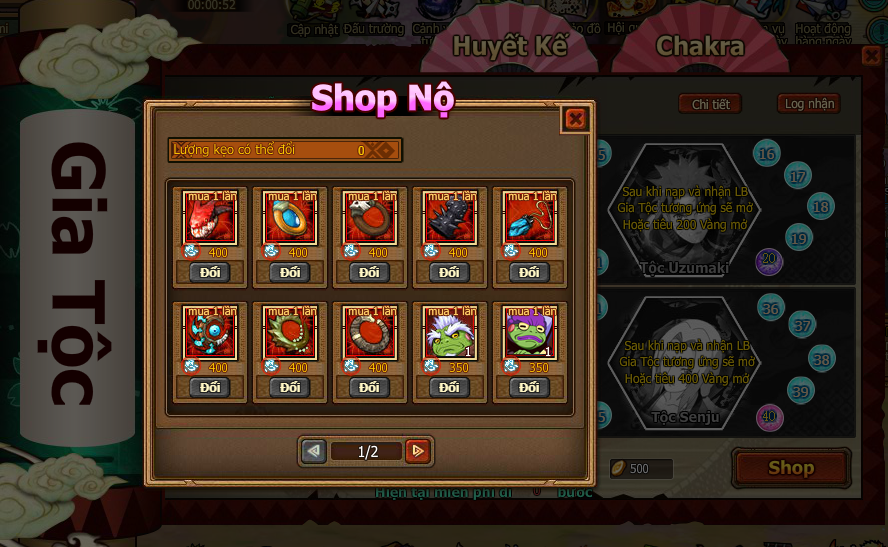The width and height of the screenshot is (888, 547).
Task: Go to the next shop page
Action: tap(418, 451)
